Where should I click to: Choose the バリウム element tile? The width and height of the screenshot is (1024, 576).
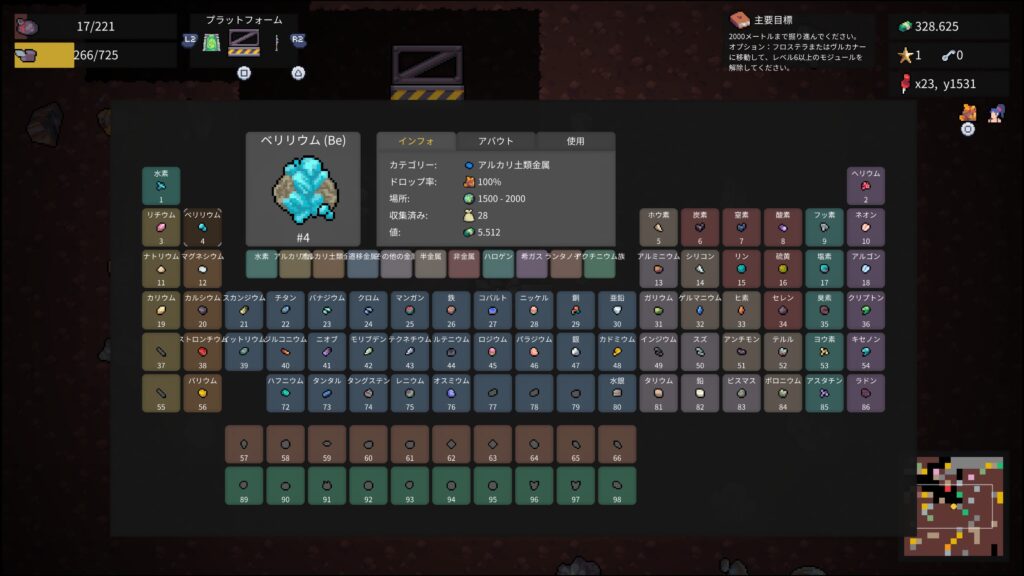coord(202,393)
